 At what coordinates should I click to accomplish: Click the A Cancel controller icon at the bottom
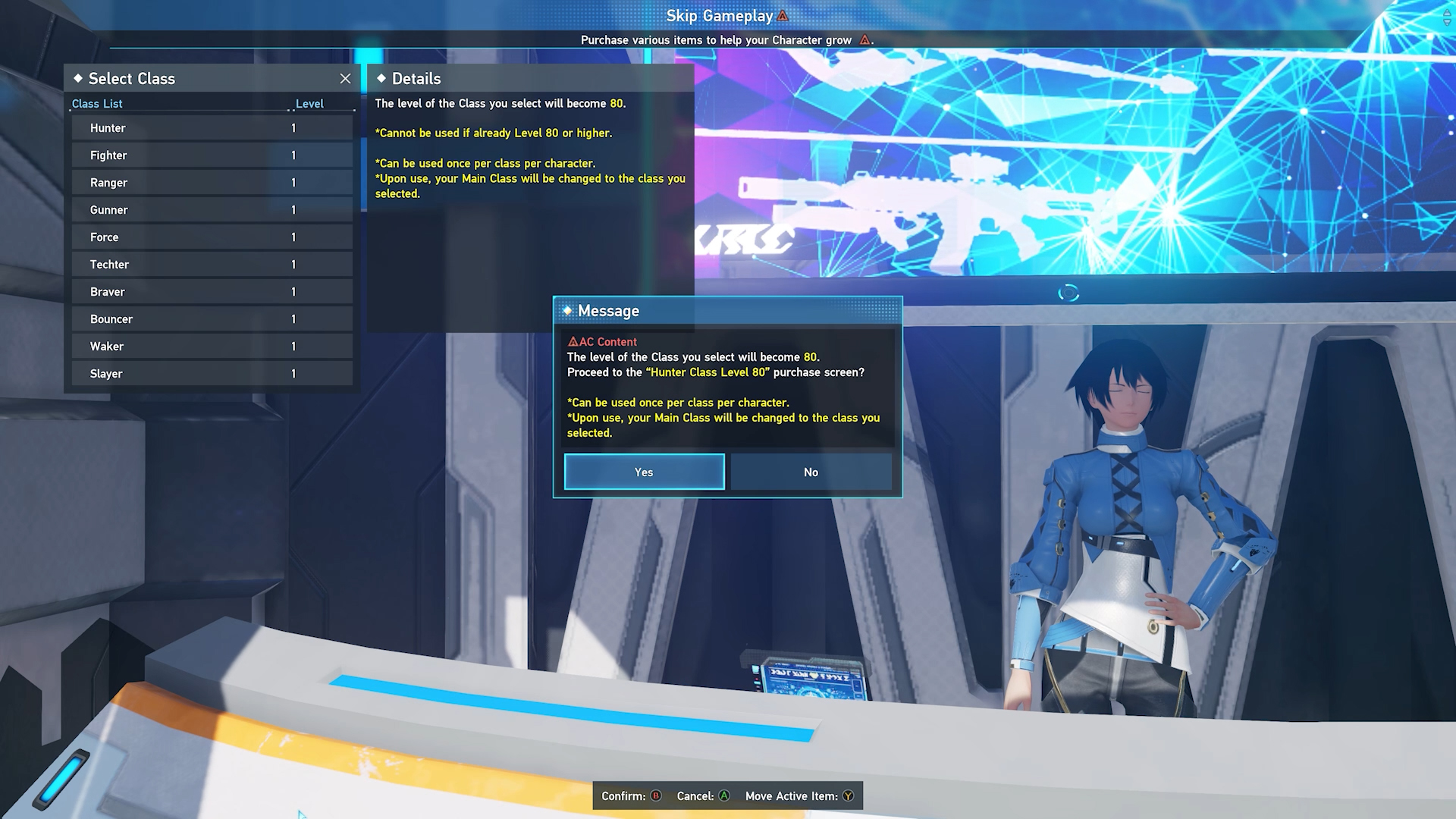725,796
